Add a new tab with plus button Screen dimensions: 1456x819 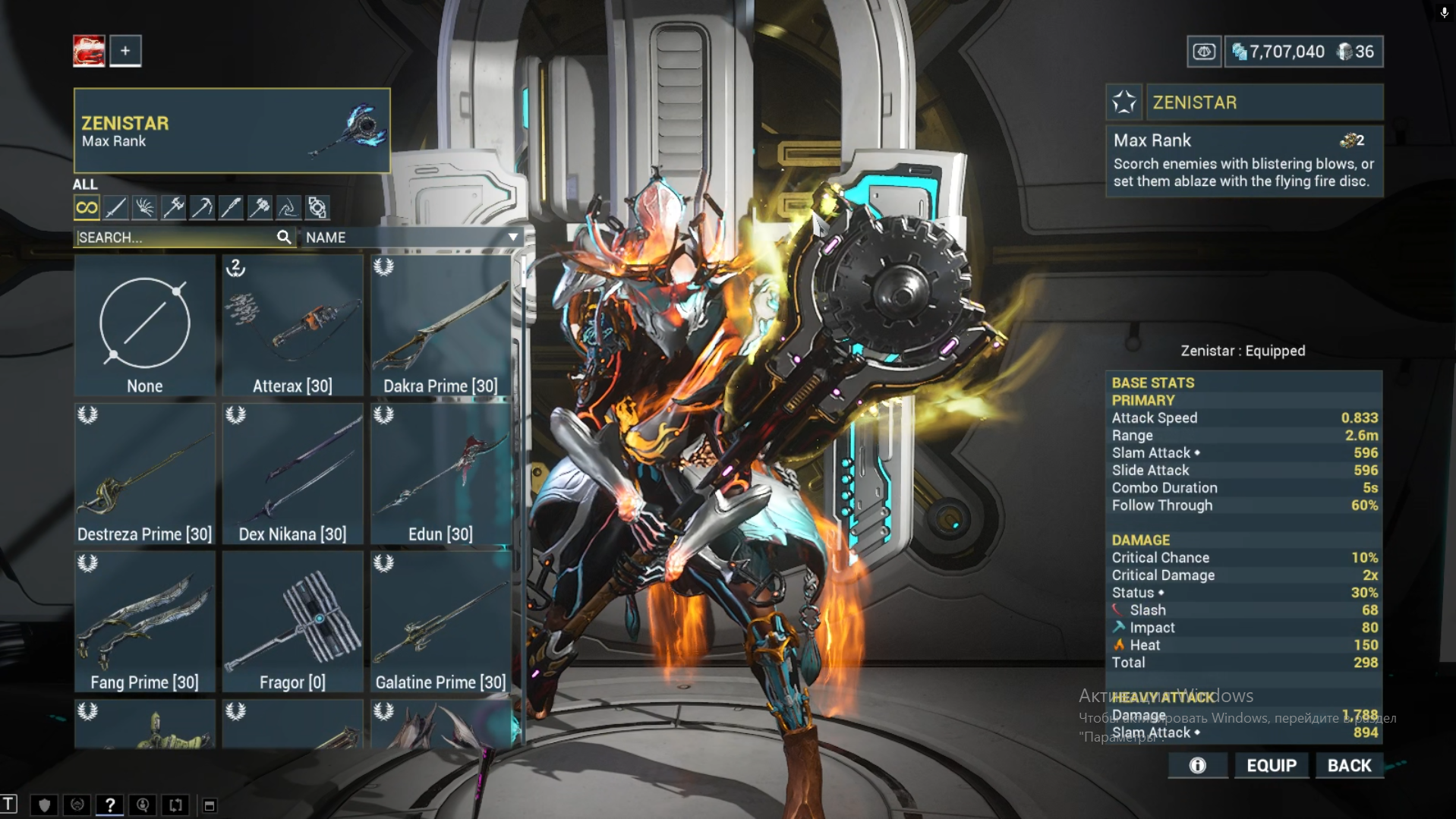[125, 51]
